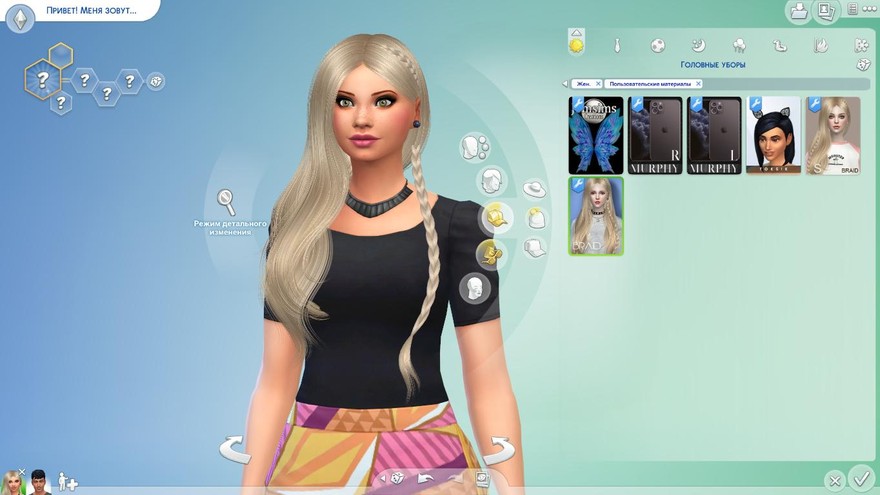880x495 pixels.
Task: Select the blue butterfly wings item
Action: click(596, 136)
